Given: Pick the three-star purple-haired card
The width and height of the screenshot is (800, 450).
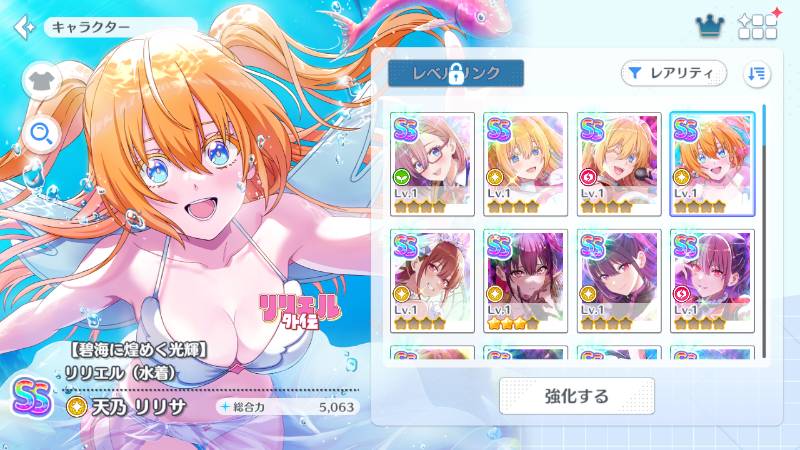Looking at the screenshot, I should (x=526, y=274).
